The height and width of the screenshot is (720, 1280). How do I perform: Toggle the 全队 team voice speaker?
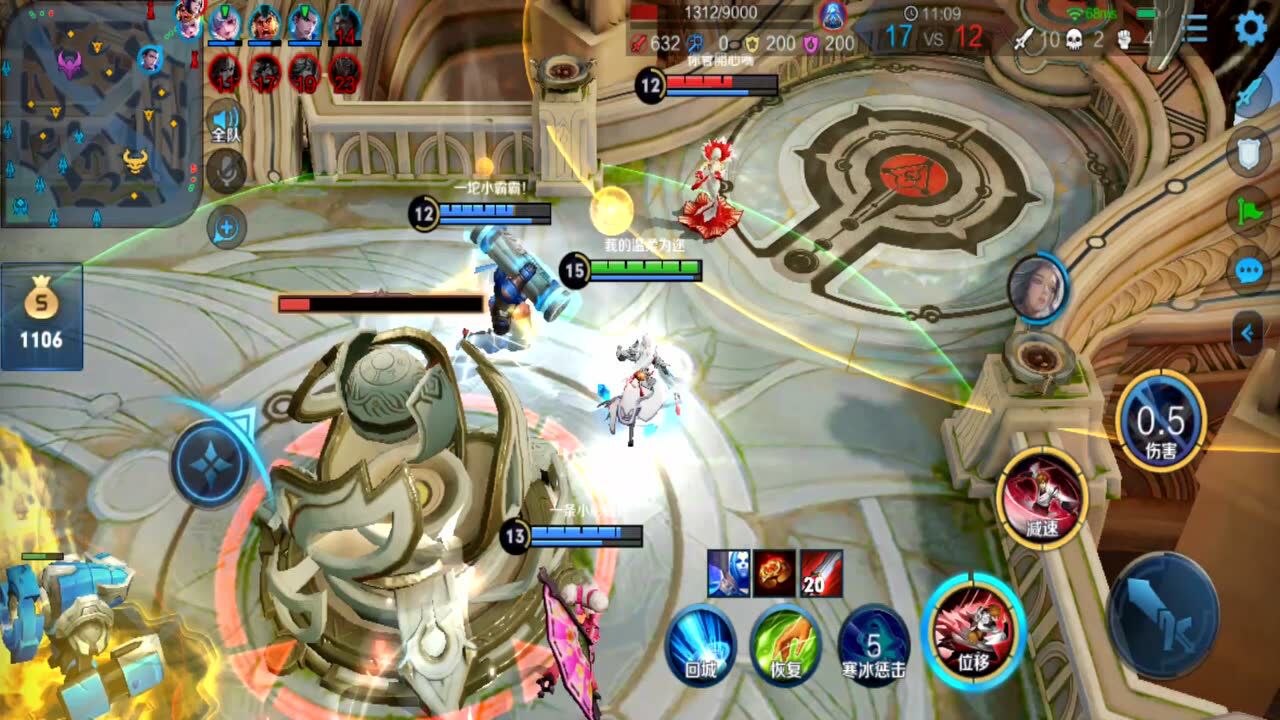coord(226,124)
